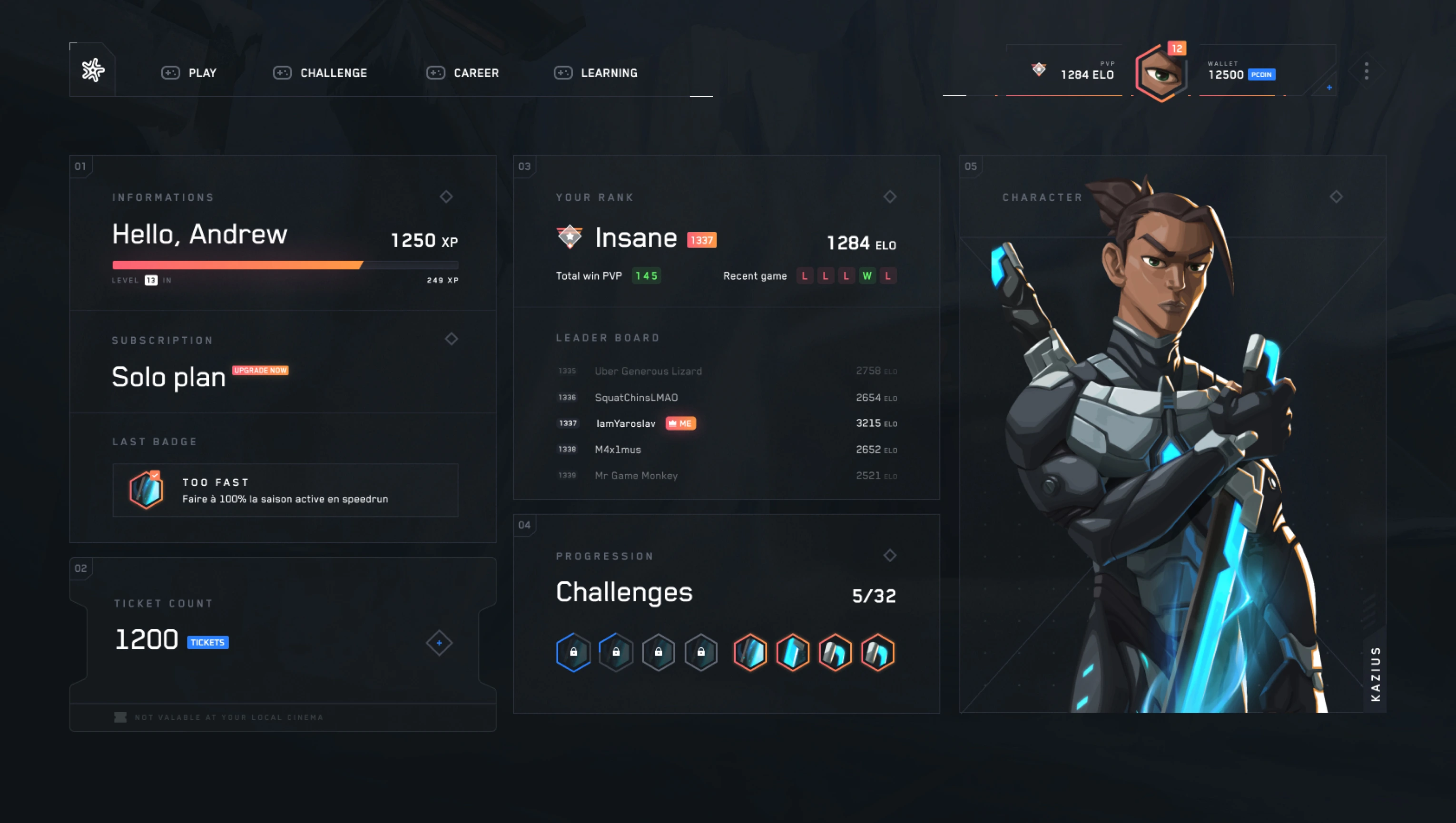
Task: Click the PVP rank emblem icon
Action: click(x=1038, y=69)
